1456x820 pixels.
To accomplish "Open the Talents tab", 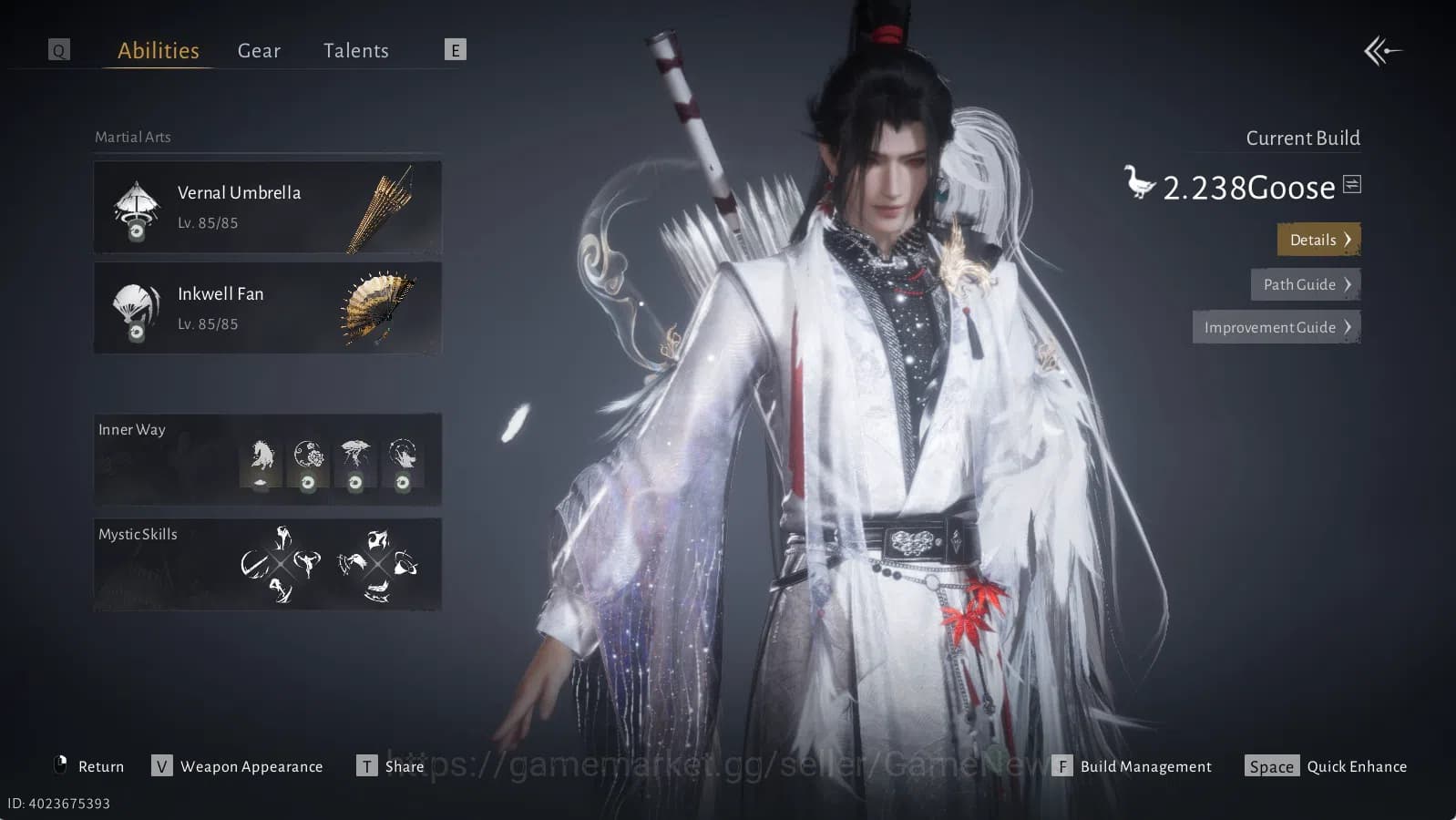I will coord(355,51).
